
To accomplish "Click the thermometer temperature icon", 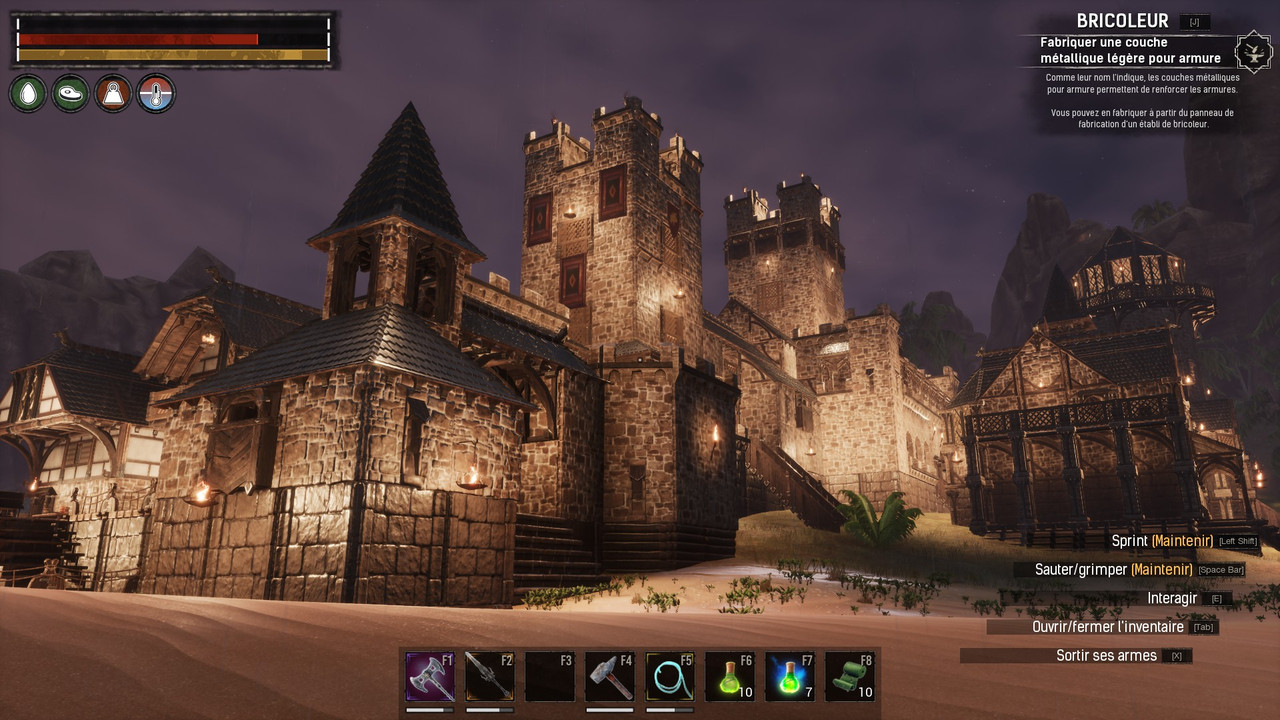I will pyautogui.click(x=156, y=94).
